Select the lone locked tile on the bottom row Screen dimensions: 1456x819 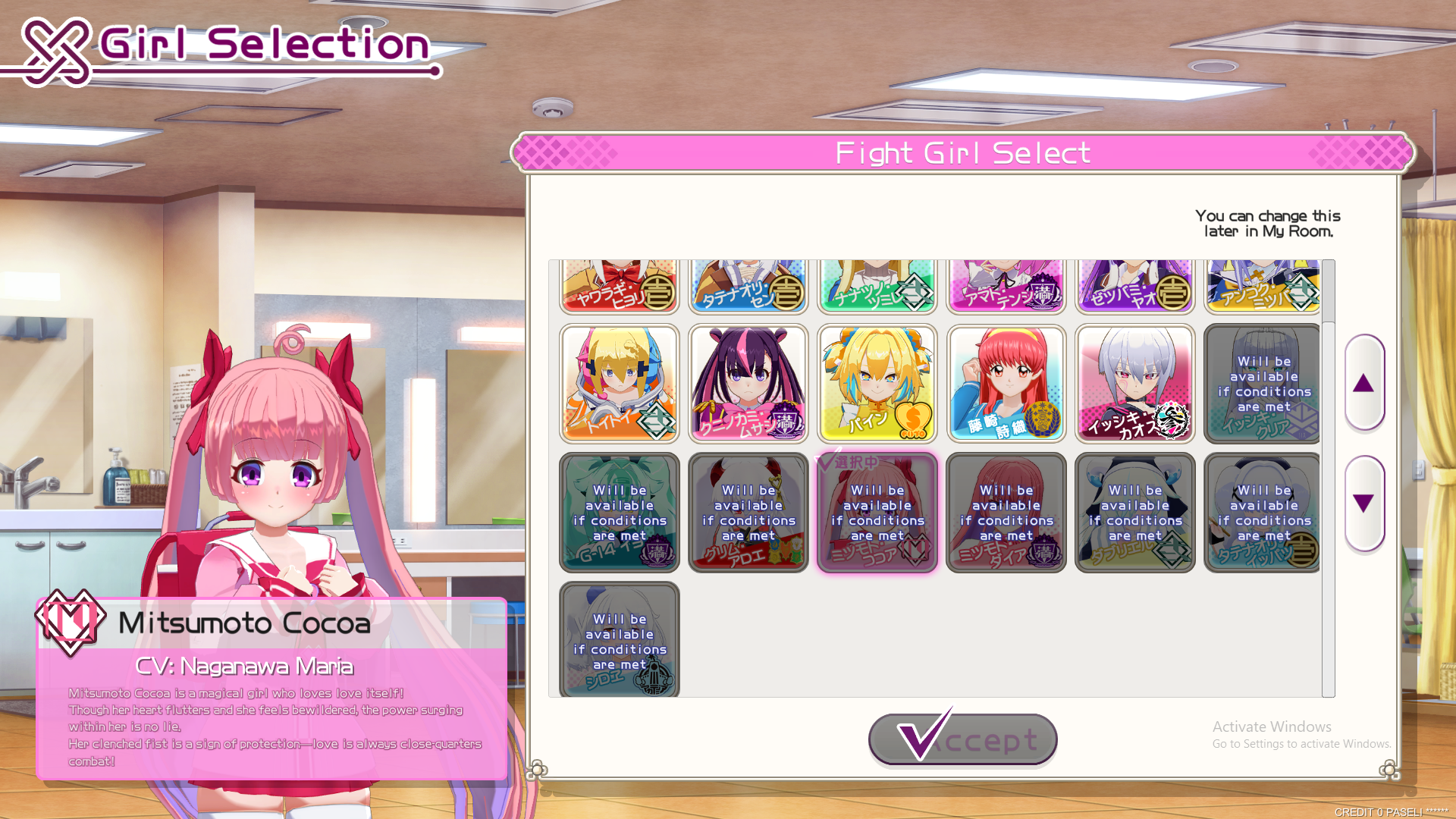click(619, 639)
